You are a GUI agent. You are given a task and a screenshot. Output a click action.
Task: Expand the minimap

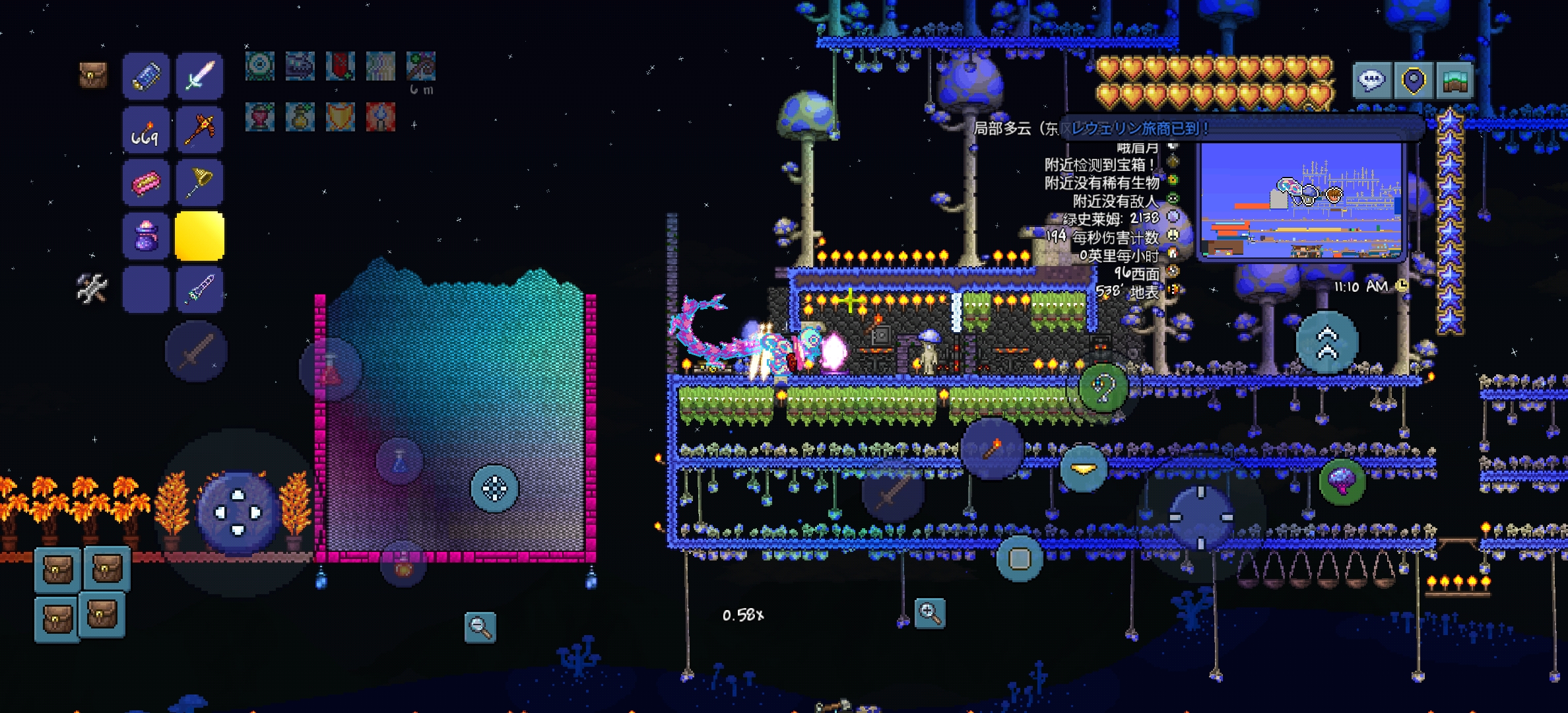[x=1301, y=201]
